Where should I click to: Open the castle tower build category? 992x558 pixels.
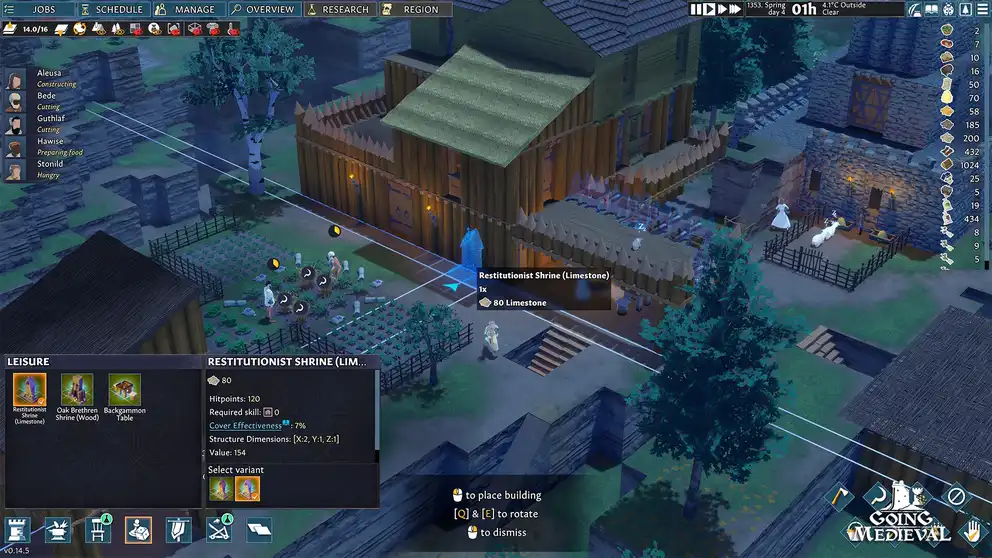click(x=18, y=529)
